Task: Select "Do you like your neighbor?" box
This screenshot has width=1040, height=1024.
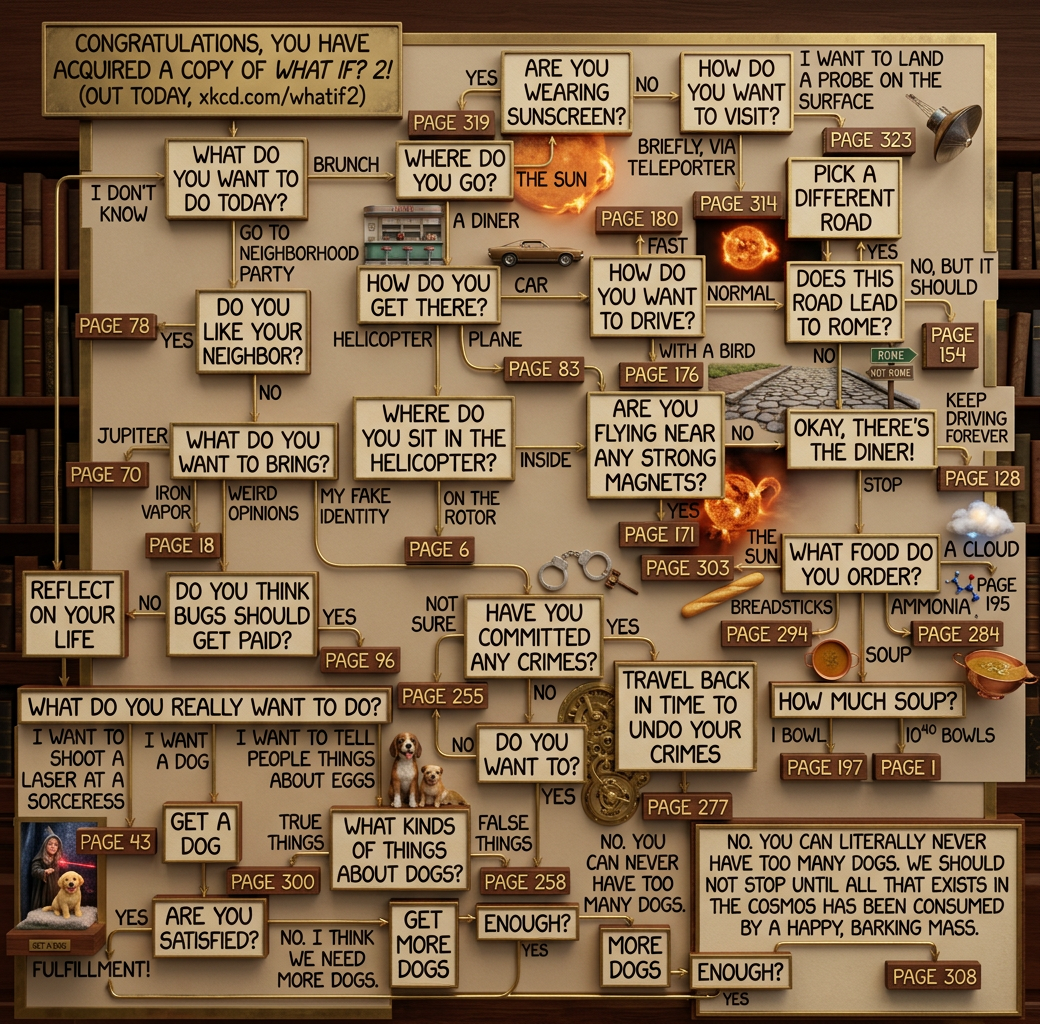Action: pyautogui.click(x=253, y=331)
